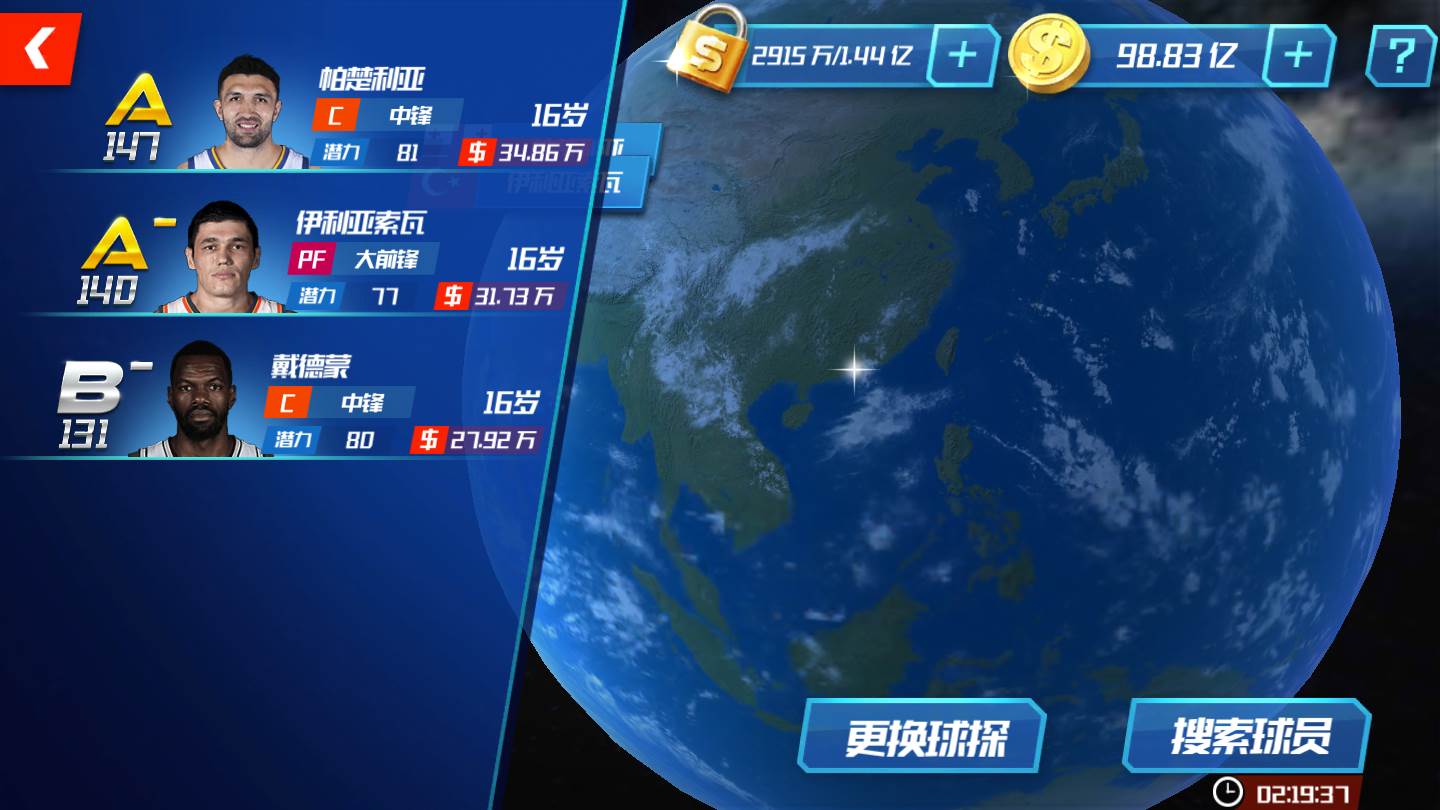This screenshot has height=810, width=1440.
Task: Select the glowing star marker on the globe
Action: pyautogui.click(x=855, y=368)
